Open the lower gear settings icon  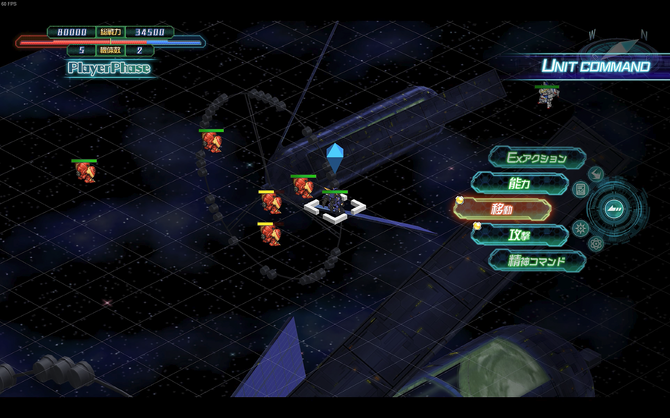click(596, 244)
